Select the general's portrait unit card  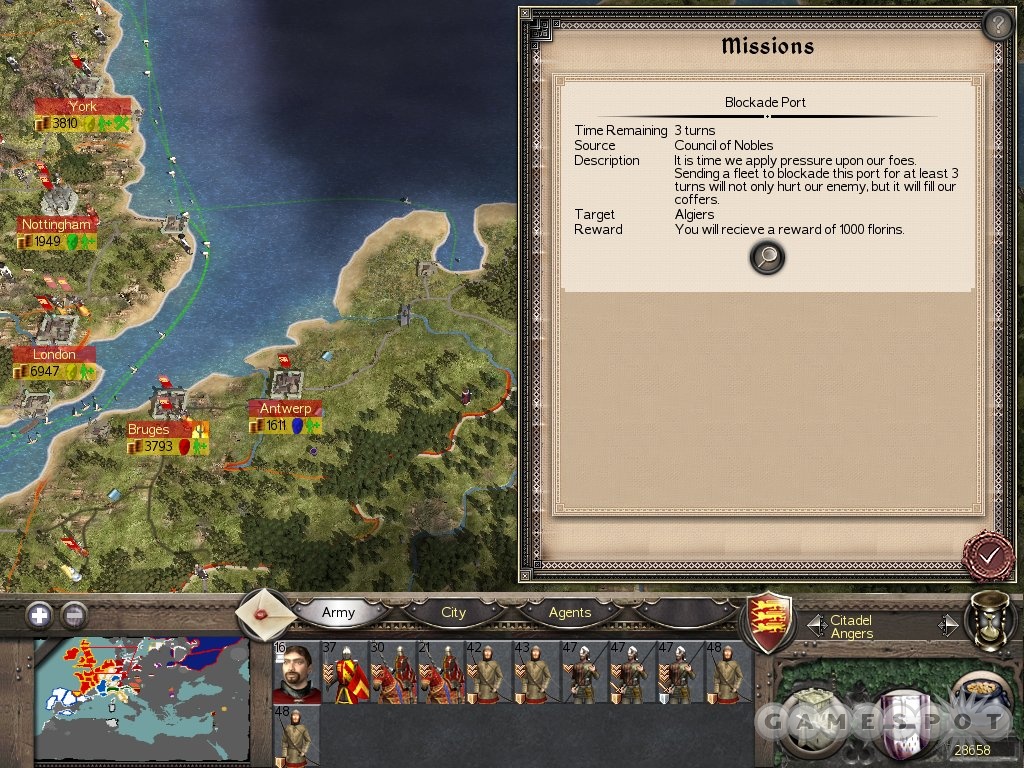tap(296, 672)
